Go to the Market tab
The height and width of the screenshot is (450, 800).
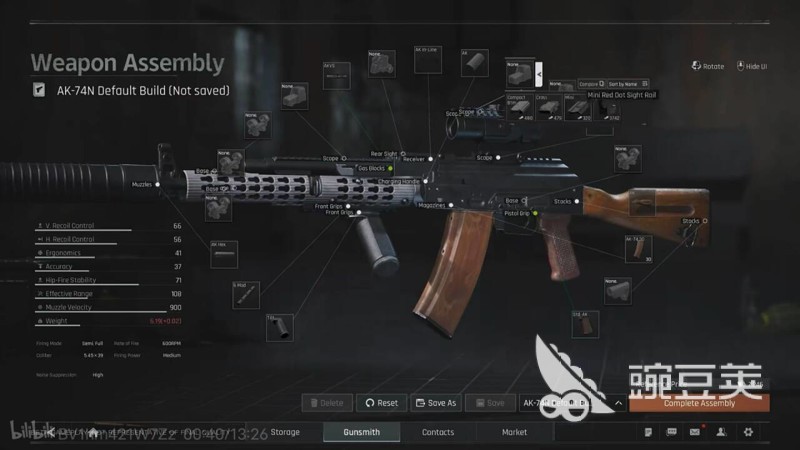514,432
